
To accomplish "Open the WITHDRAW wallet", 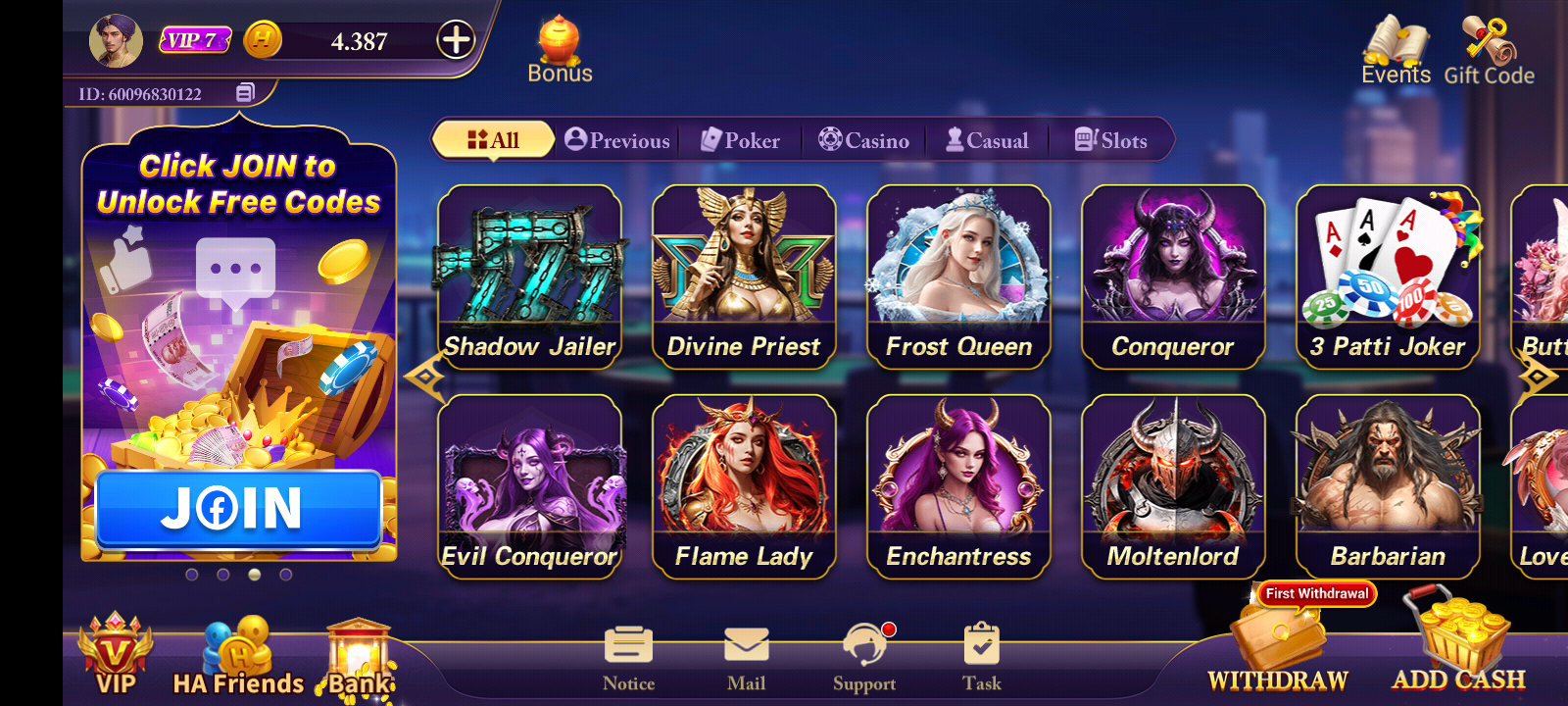I will (1278, 647).
